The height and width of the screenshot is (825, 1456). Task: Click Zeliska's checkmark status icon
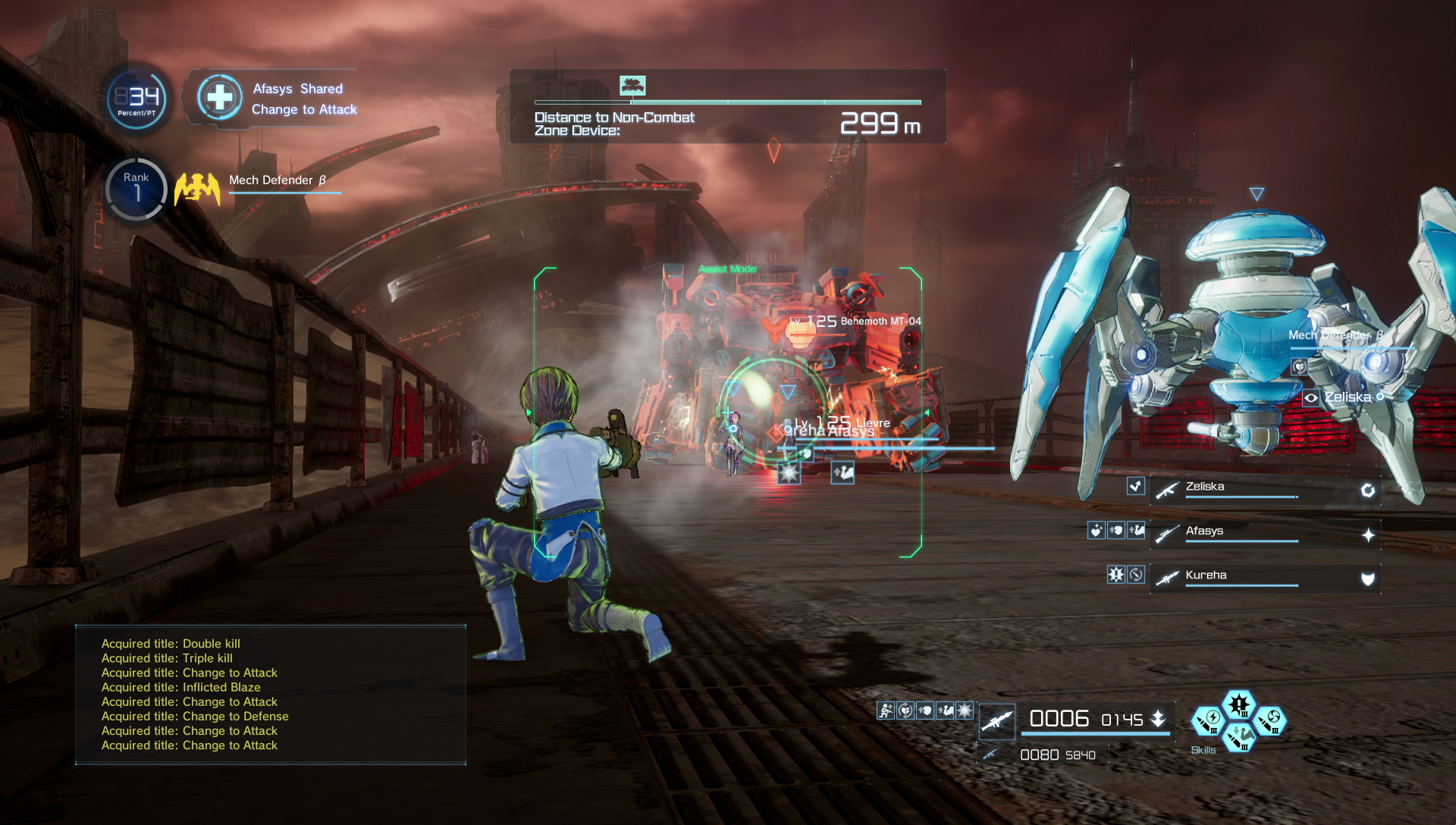1135,486
